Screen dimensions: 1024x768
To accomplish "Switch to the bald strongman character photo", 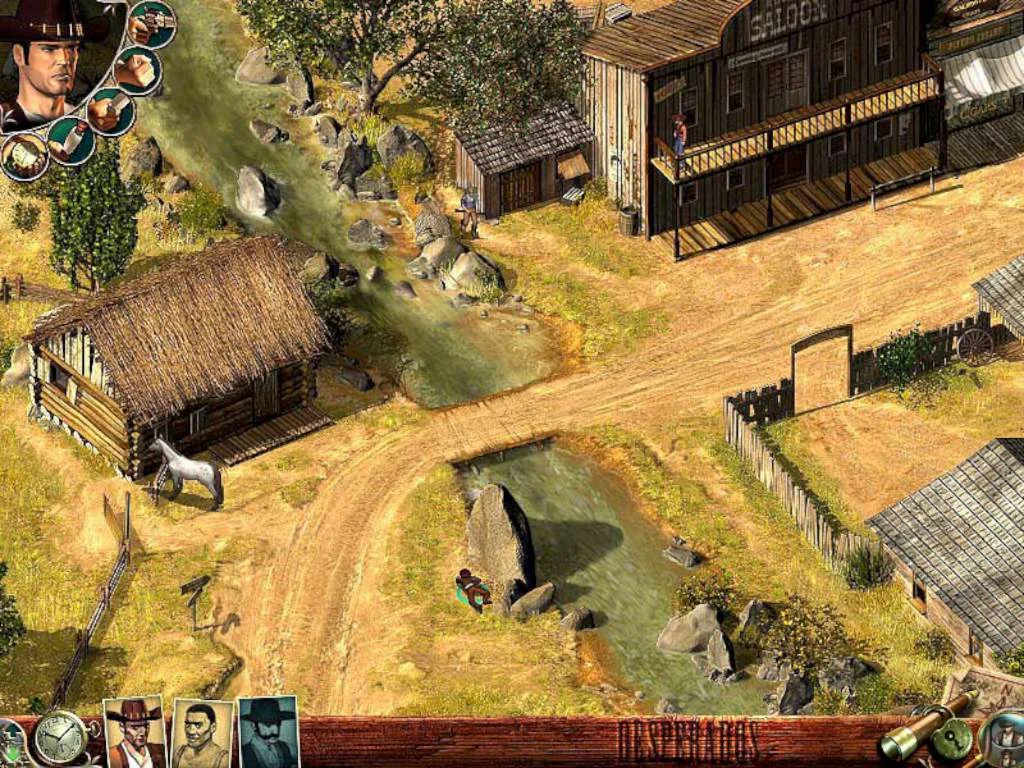I will click(201, 733).
